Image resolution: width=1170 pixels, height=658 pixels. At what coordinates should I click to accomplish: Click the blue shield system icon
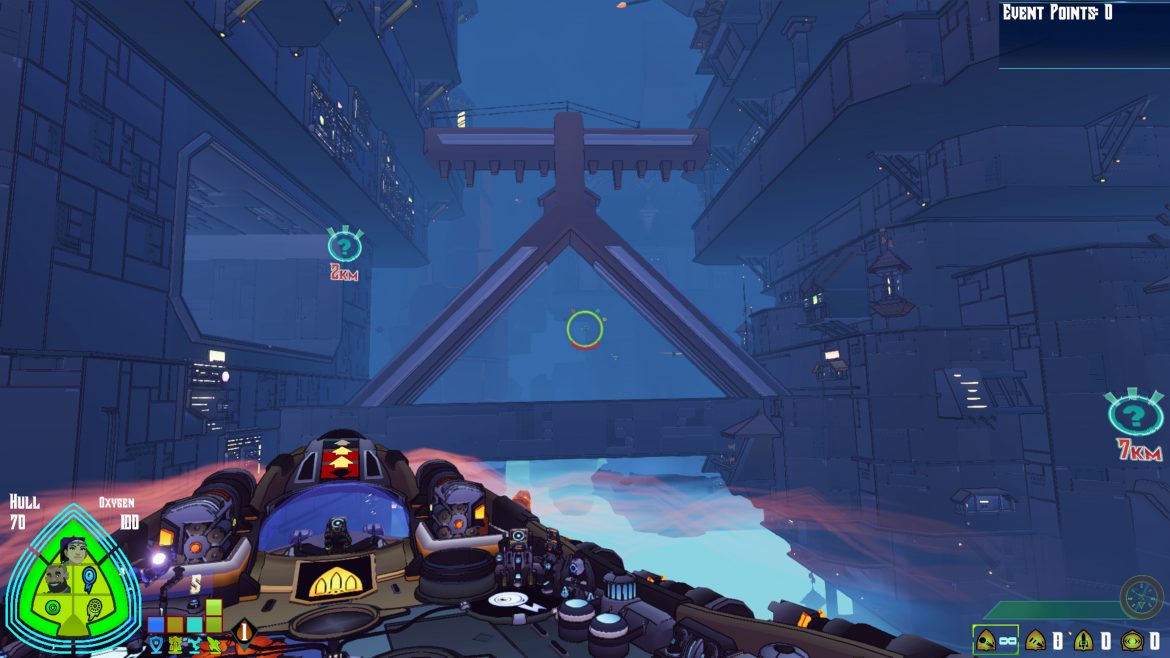click(156, 643)
